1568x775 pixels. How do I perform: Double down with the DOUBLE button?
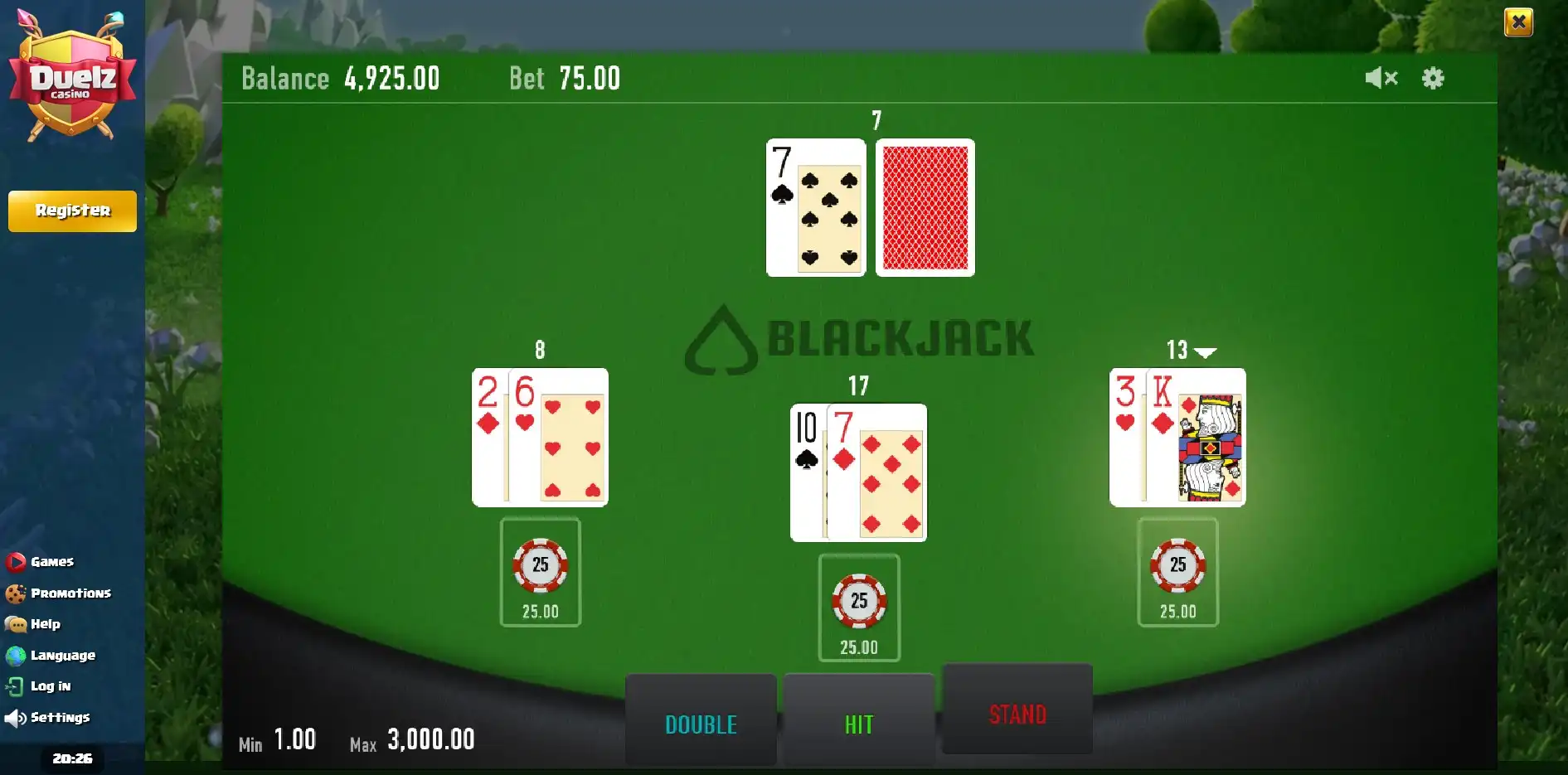(x=701, y=723)
